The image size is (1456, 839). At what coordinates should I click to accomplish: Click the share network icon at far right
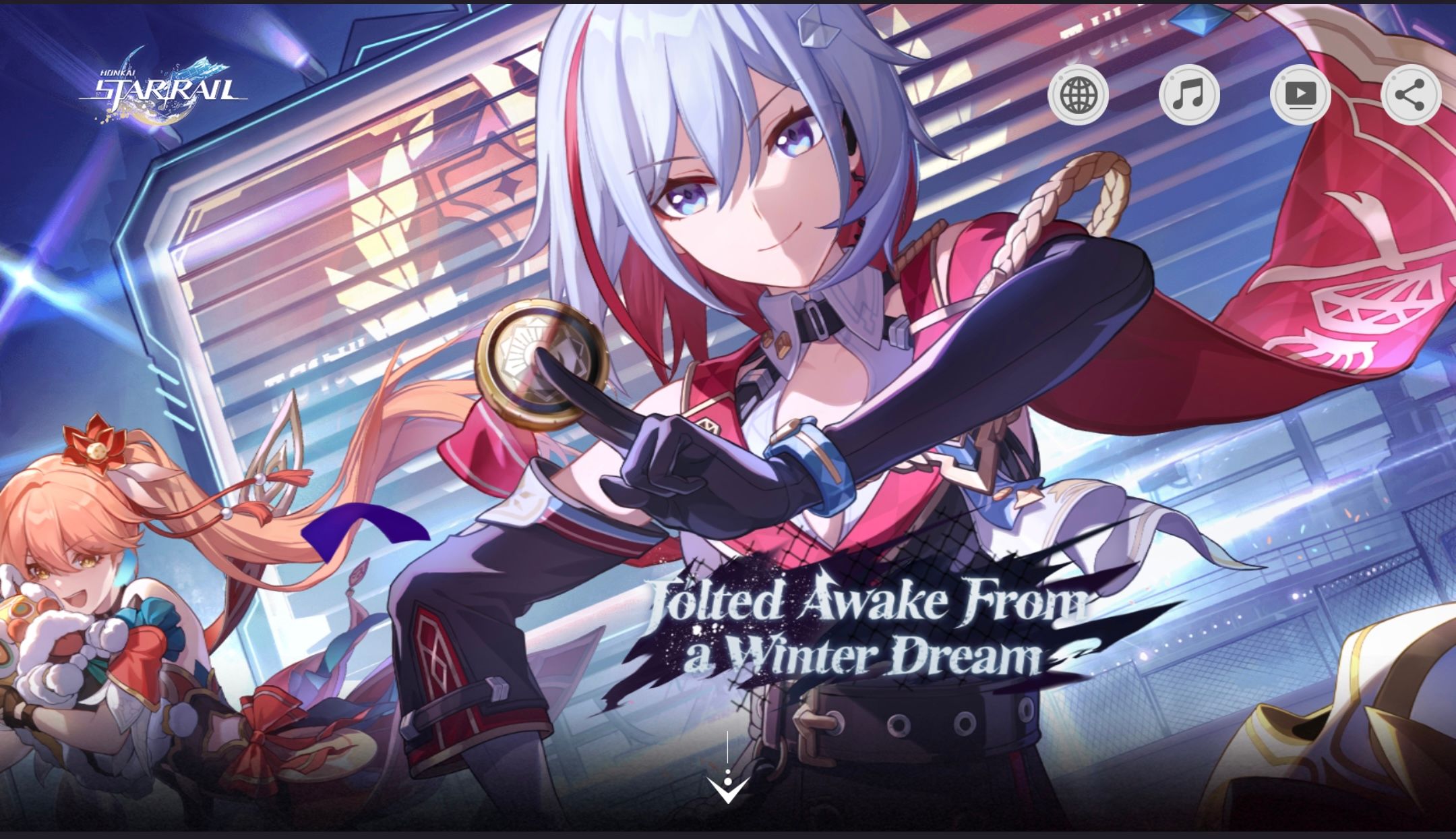point(1411,96)
